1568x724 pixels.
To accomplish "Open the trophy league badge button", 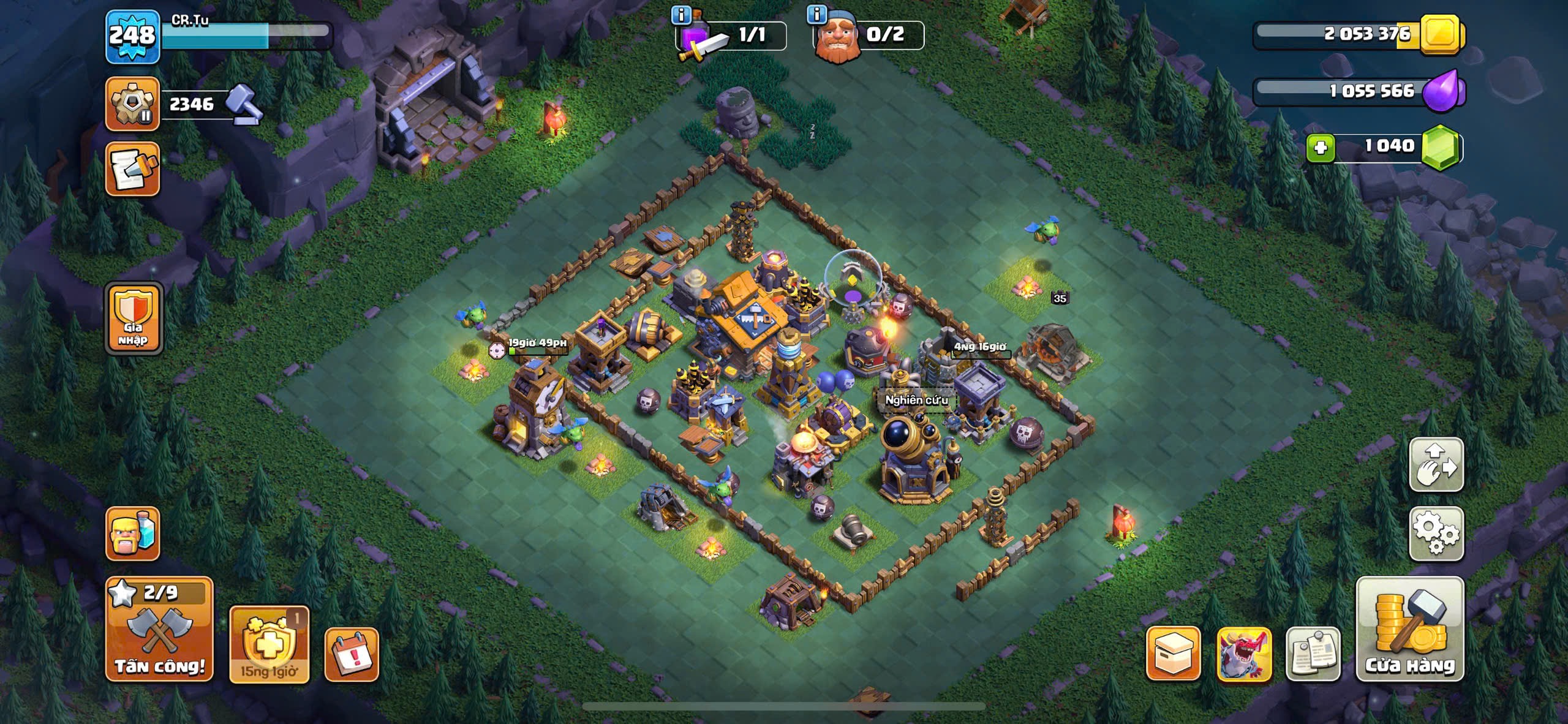I will pos(132,104).
